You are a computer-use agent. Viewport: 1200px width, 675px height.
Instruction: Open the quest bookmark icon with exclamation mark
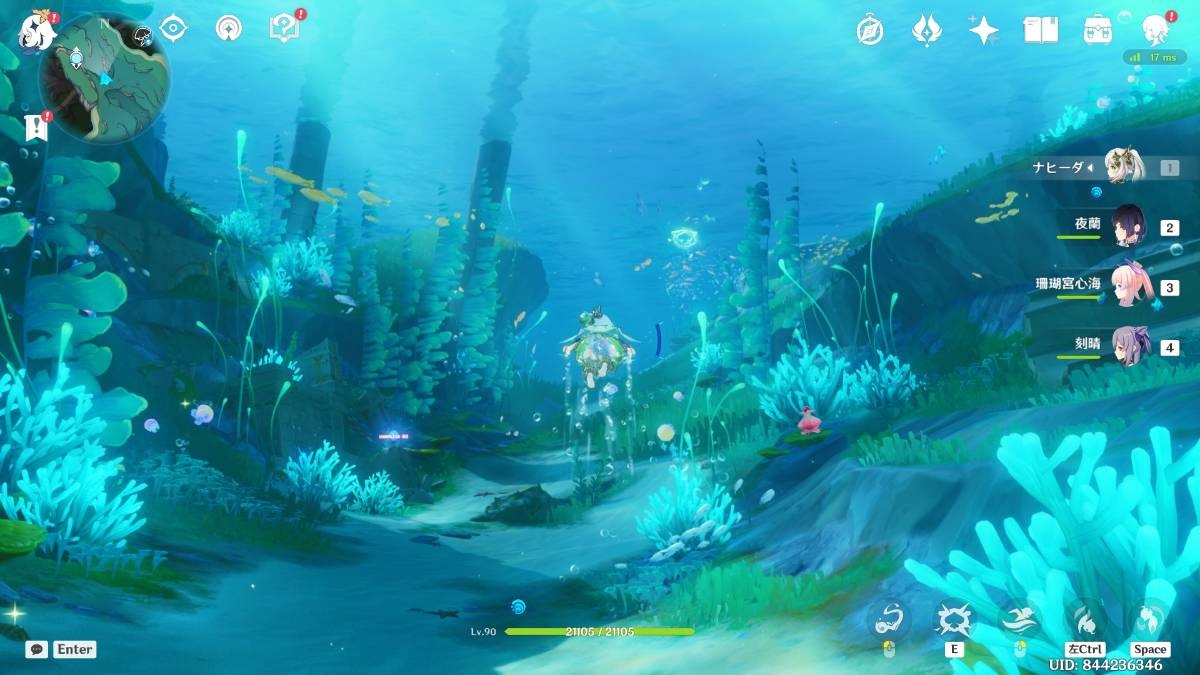[x=36, y=127]
